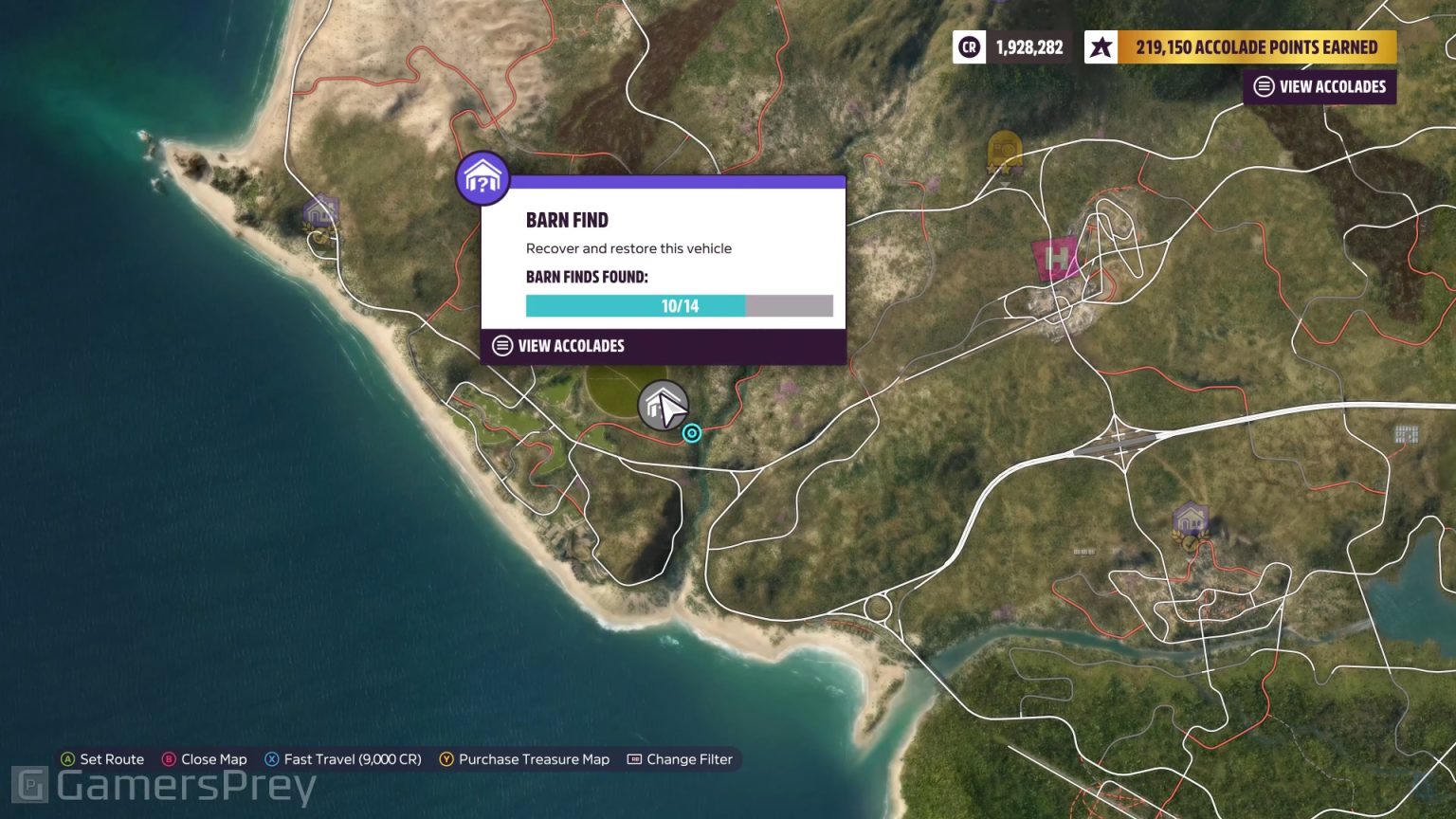
Task: Select the faded house icon on the western coastline
Action: click(320, 210)
